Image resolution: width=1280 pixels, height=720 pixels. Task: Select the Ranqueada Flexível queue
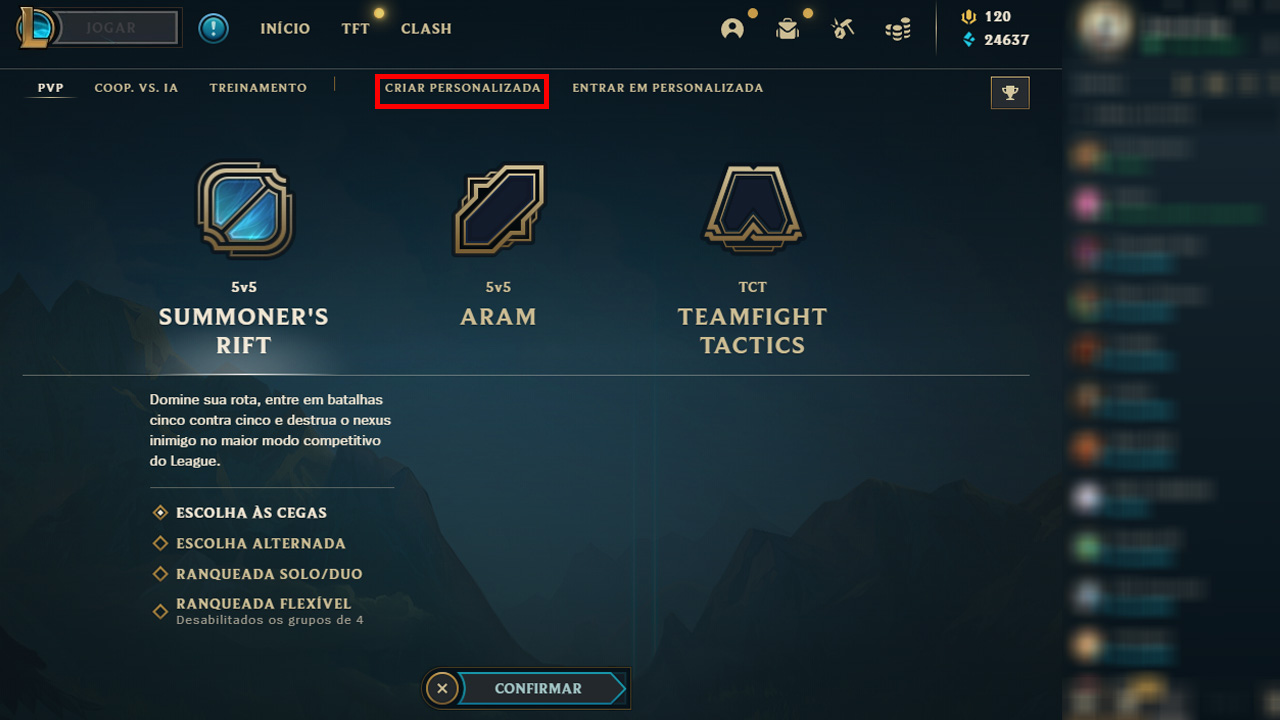[263, 604]
